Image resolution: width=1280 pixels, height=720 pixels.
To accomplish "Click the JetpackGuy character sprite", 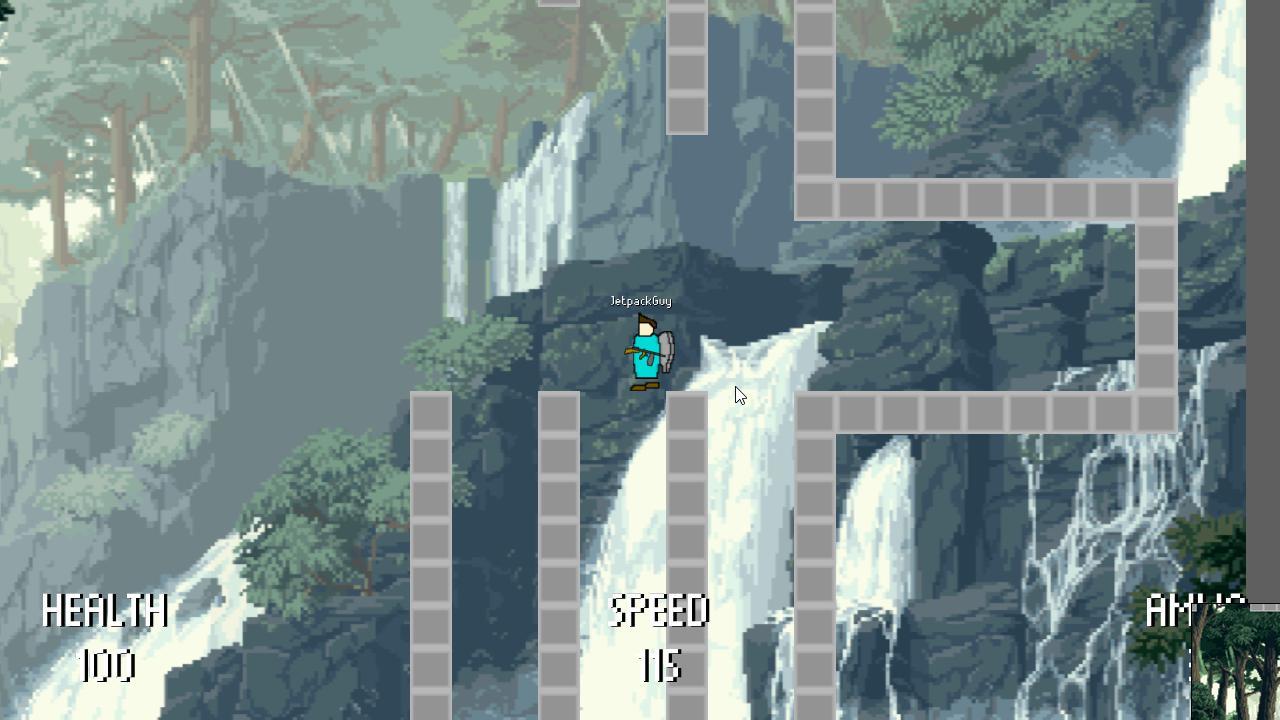I will [x=646, y=350].
